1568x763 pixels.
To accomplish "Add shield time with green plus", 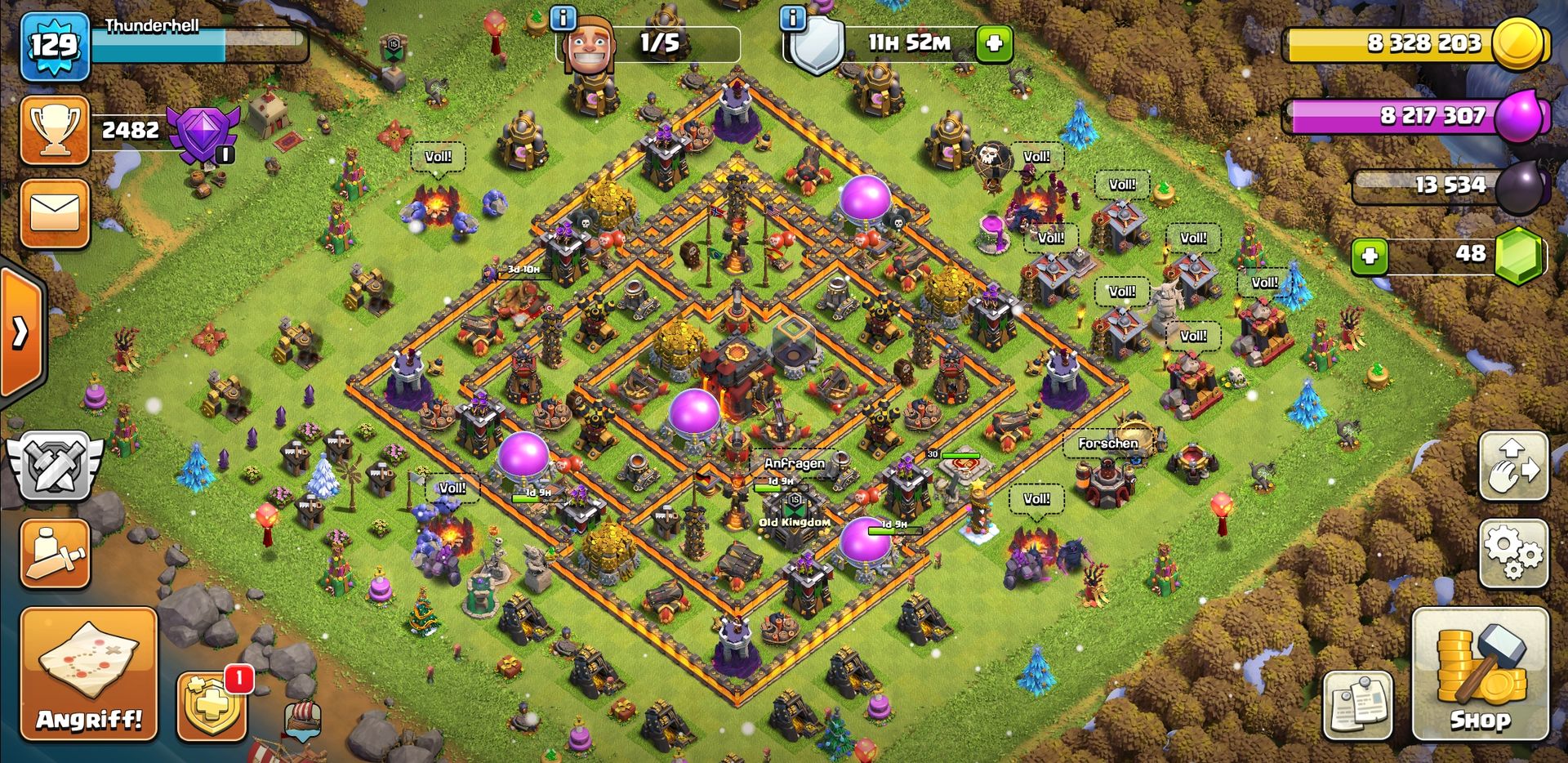I will click(x=994, y=43).
